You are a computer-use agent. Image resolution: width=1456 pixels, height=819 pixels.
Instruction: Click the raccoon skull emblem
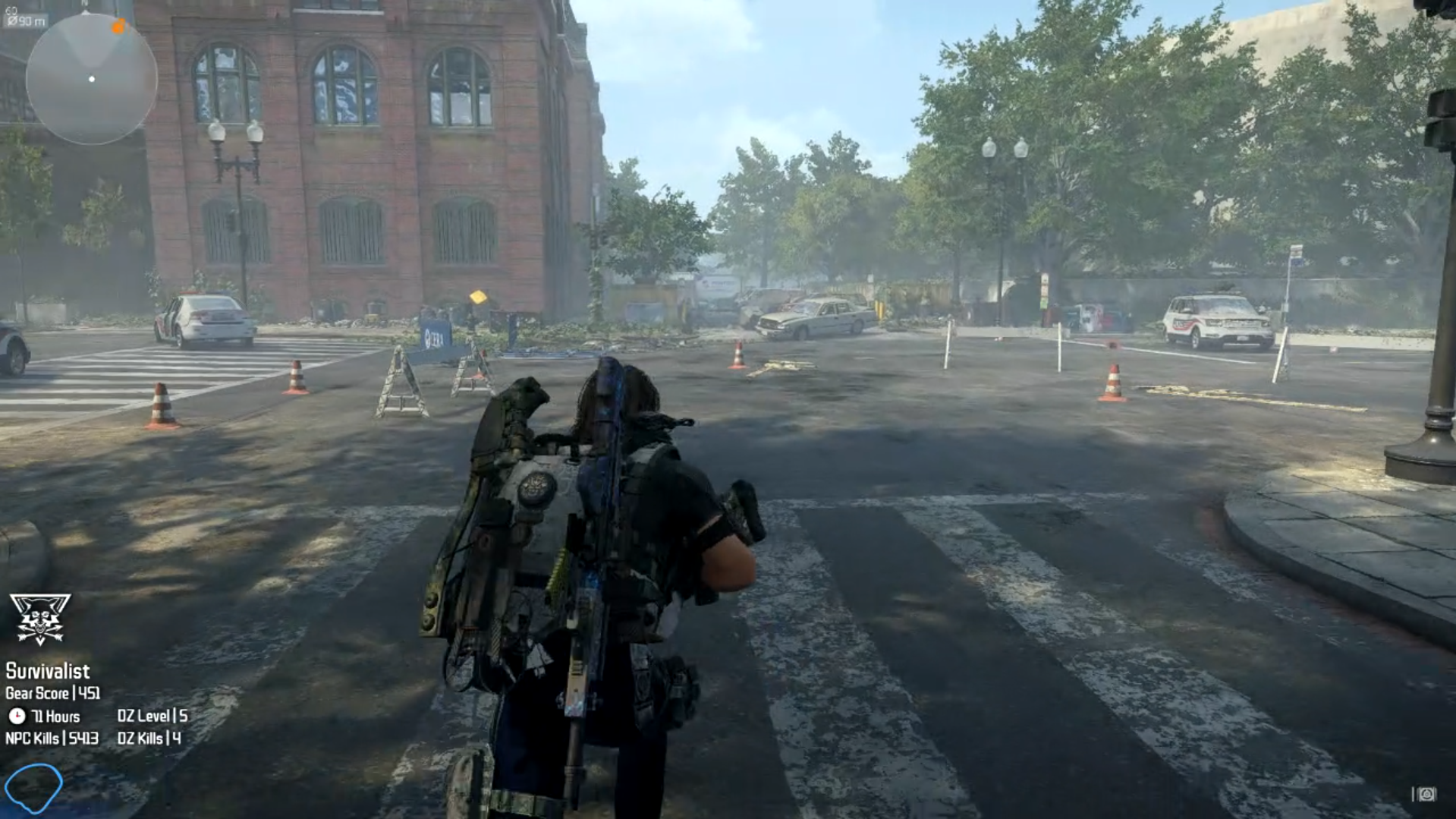point(40,619)
